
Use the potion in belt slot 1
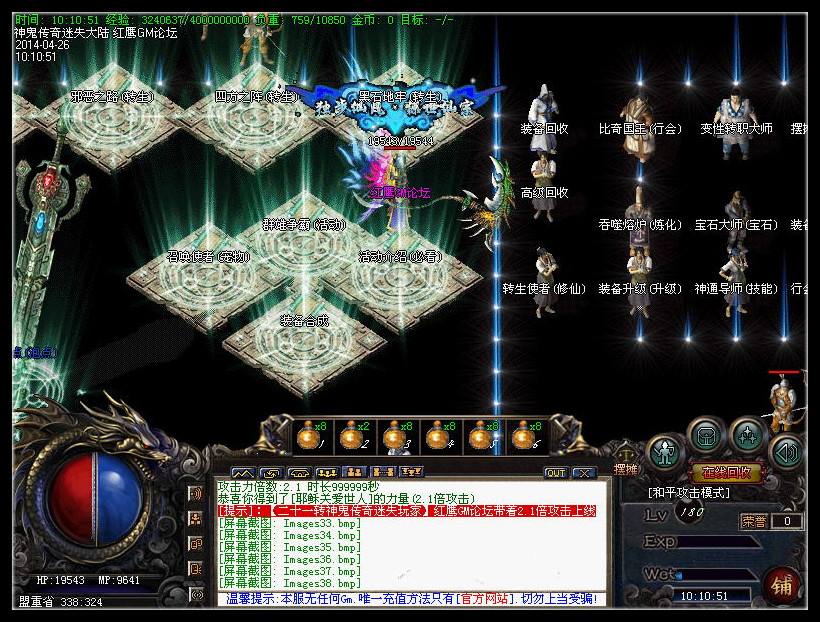coord(307,436)
